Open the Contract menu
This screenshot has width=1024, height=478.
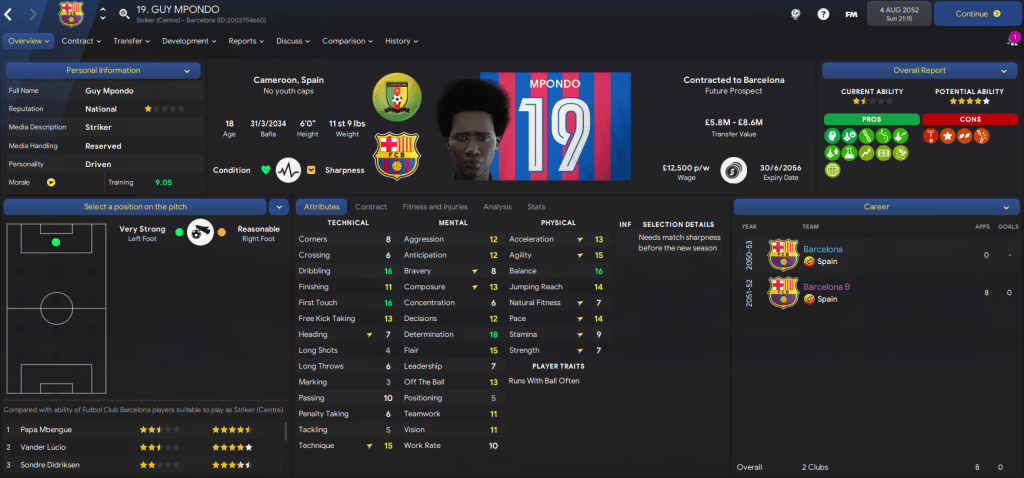pyautogui.click(x=82, y=41)
